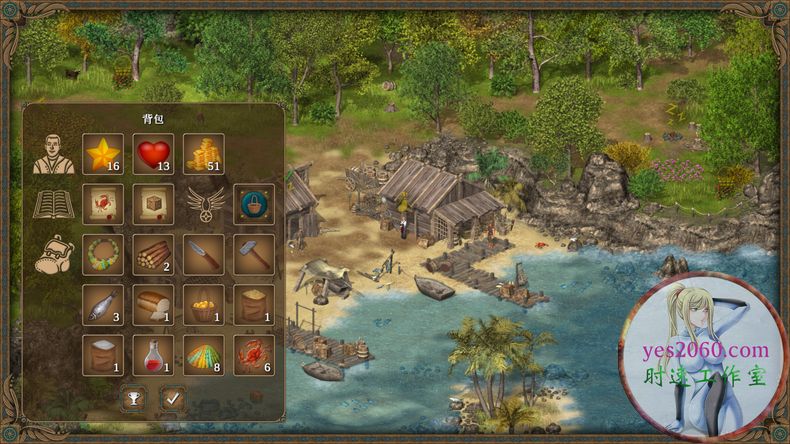Switch to the open book journal tab
Viewport: 790px width, 444px height.
click(52, 205)
